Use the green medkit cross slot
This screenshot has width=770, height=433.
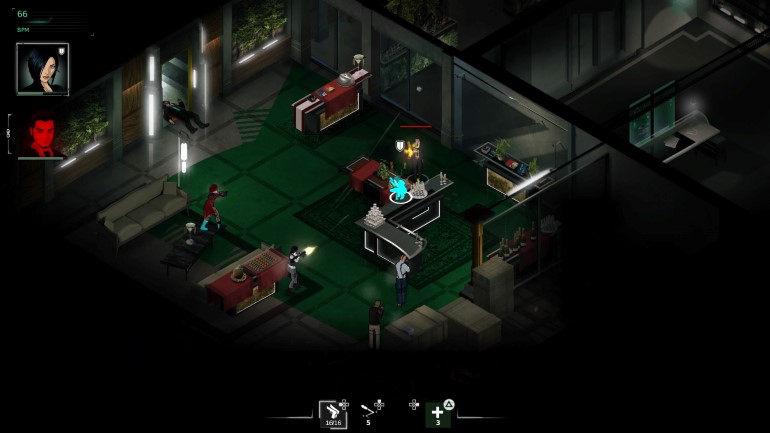pyautogui.click(x=437, y=413)
